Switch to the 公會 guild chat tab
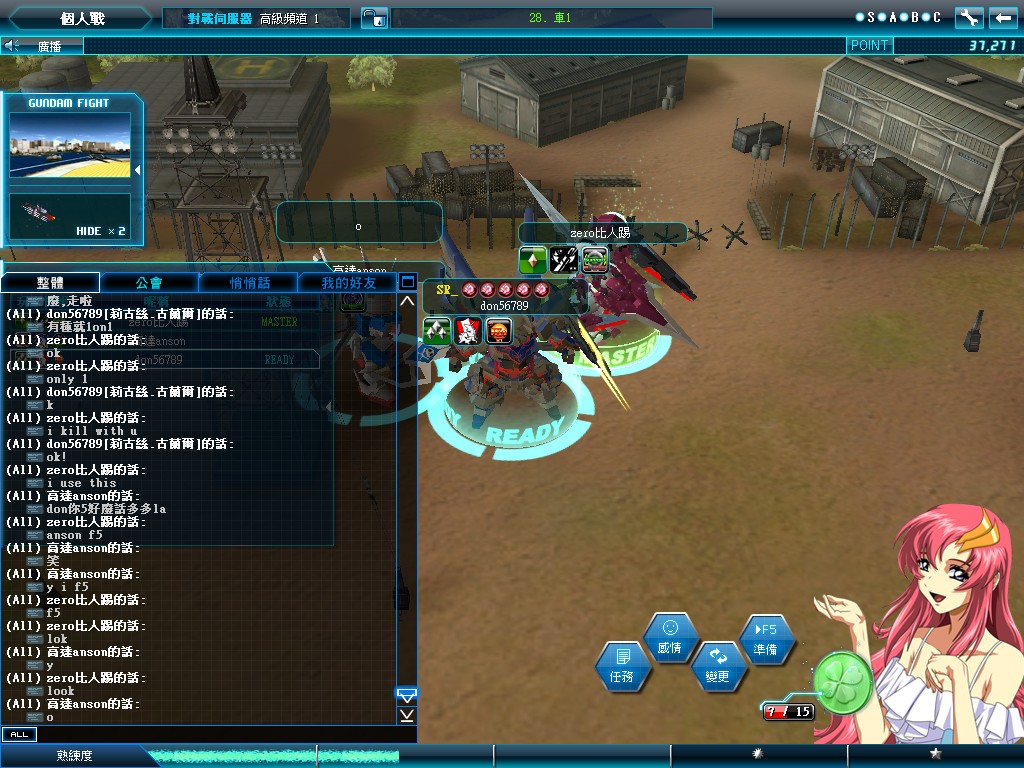The height and width of the screenshot is (768, 1024). 150,283
